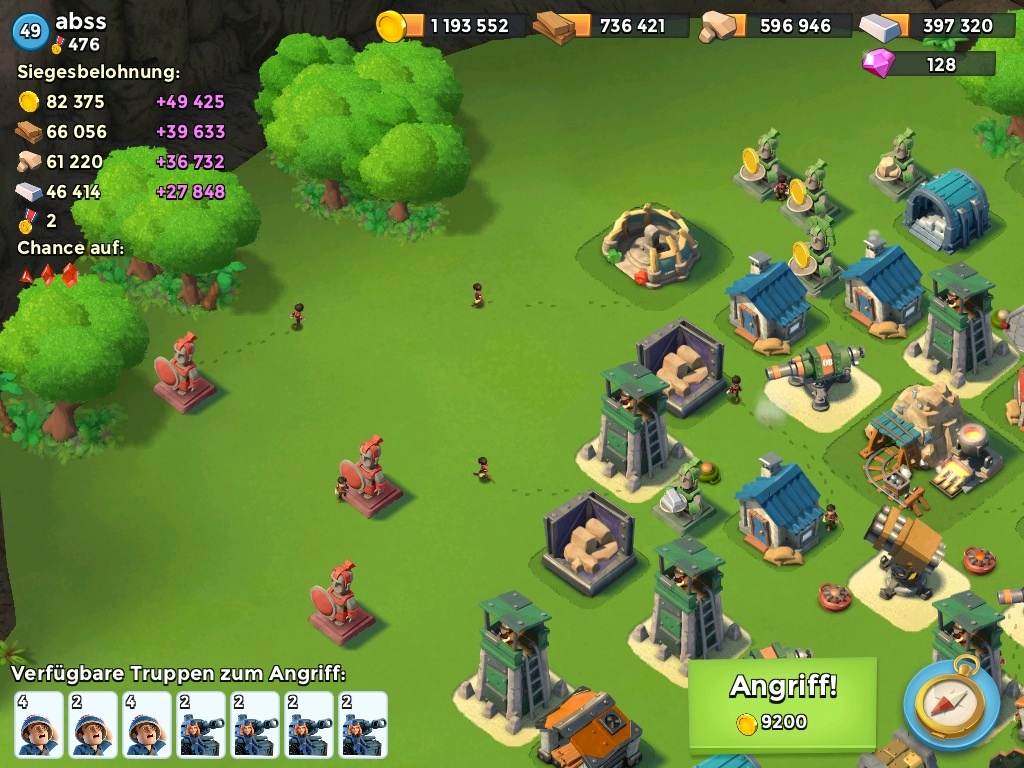Select the level 49 player badge
The image size is (1024, 768).
click(30, 31)
